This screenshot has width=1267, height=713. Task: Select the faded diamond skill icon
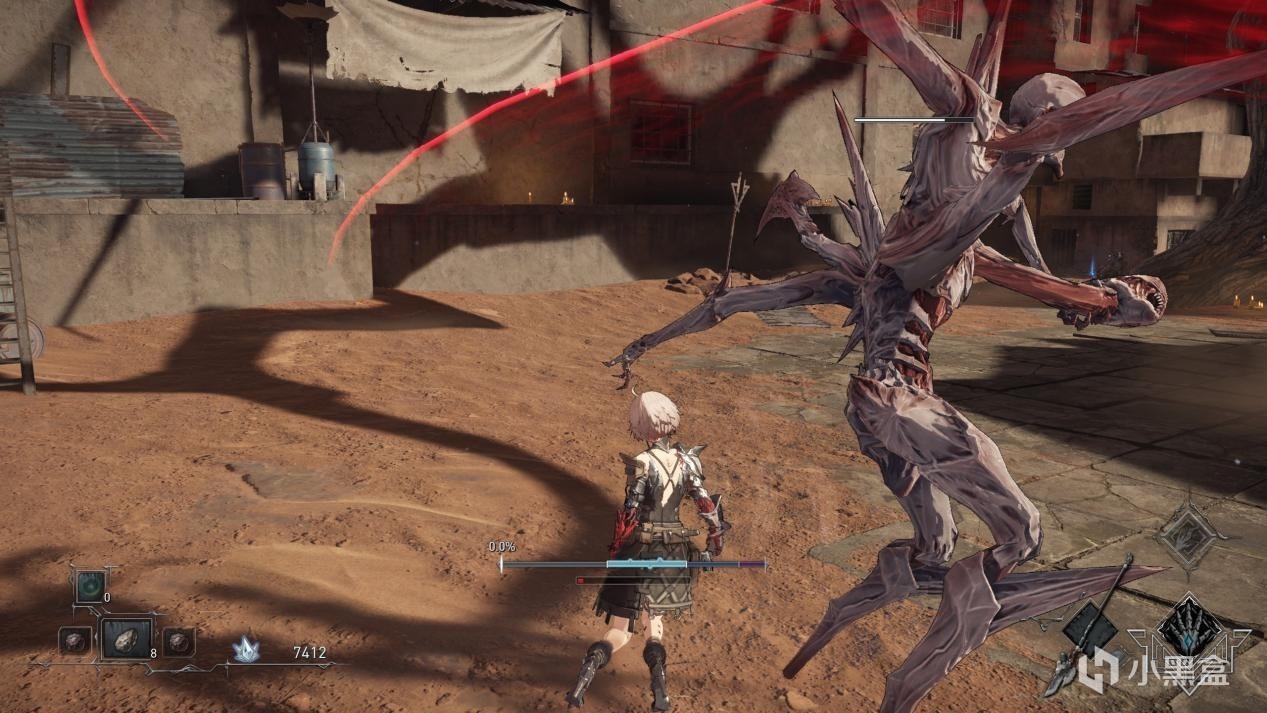coord(1189,538)
